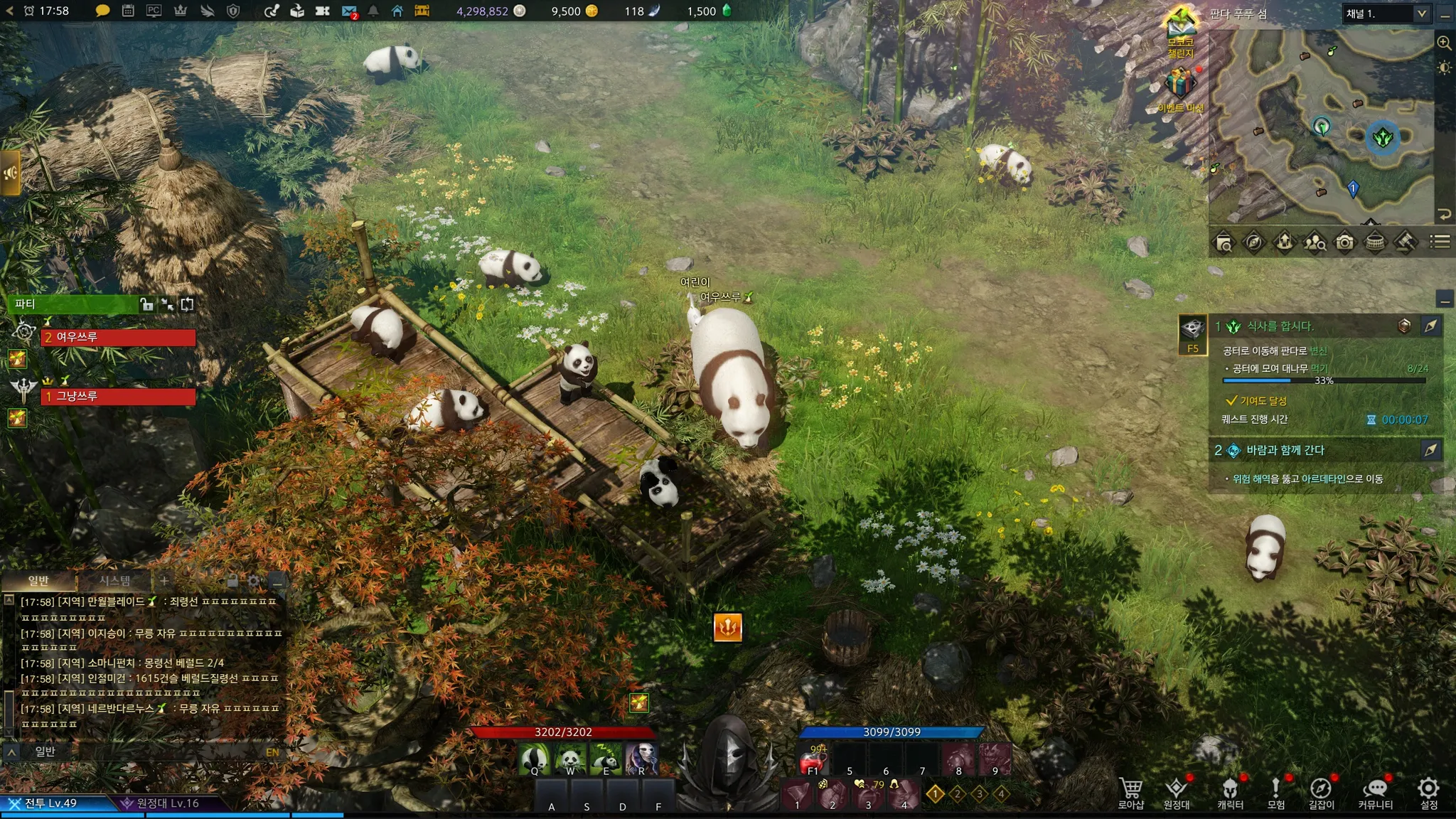
Task: Open the 캐릭터 character menu
Action: (x=1230, y=792)
